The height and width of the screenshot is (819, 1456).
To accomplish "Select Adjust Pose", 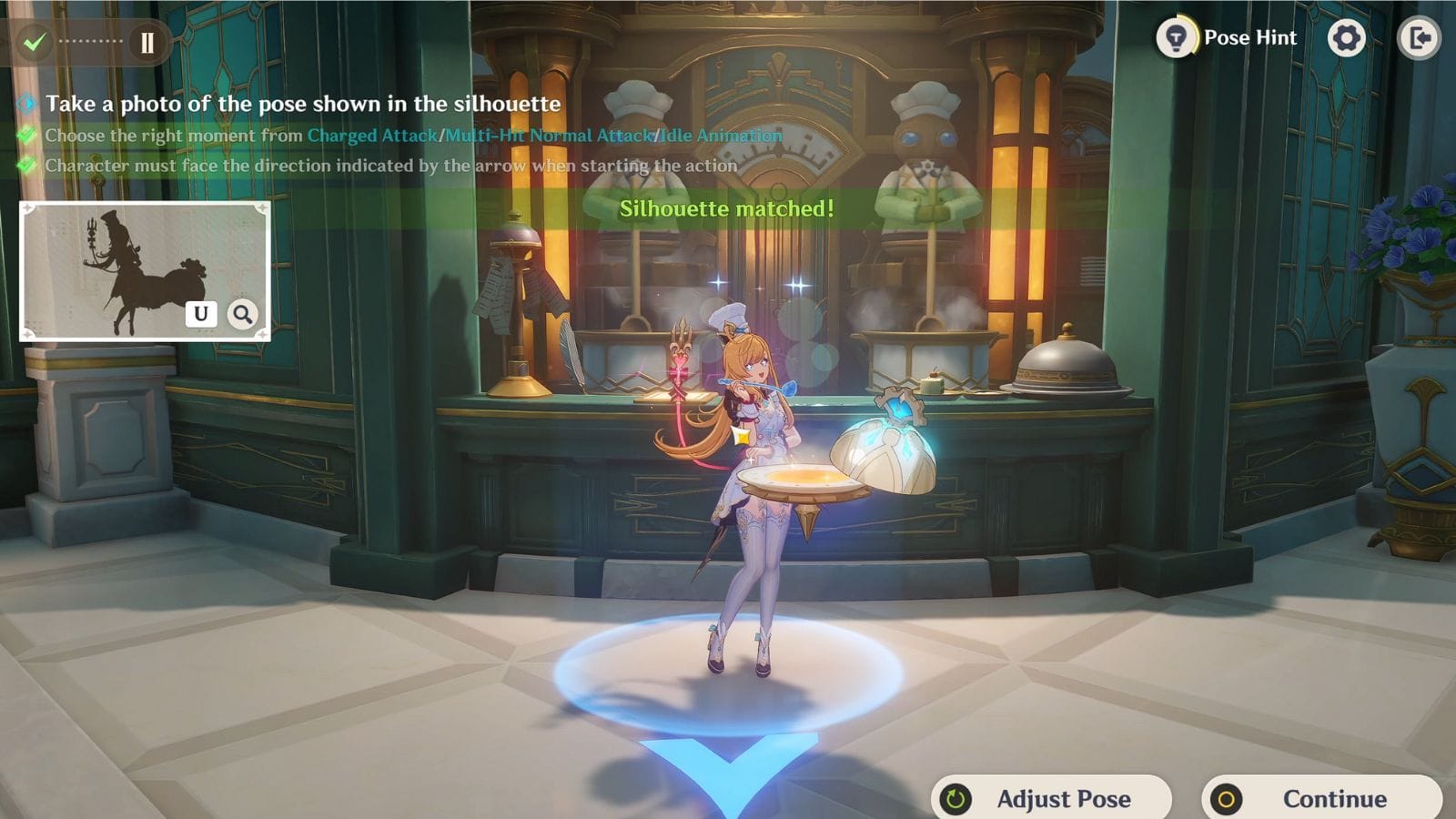I will 1051,798.
